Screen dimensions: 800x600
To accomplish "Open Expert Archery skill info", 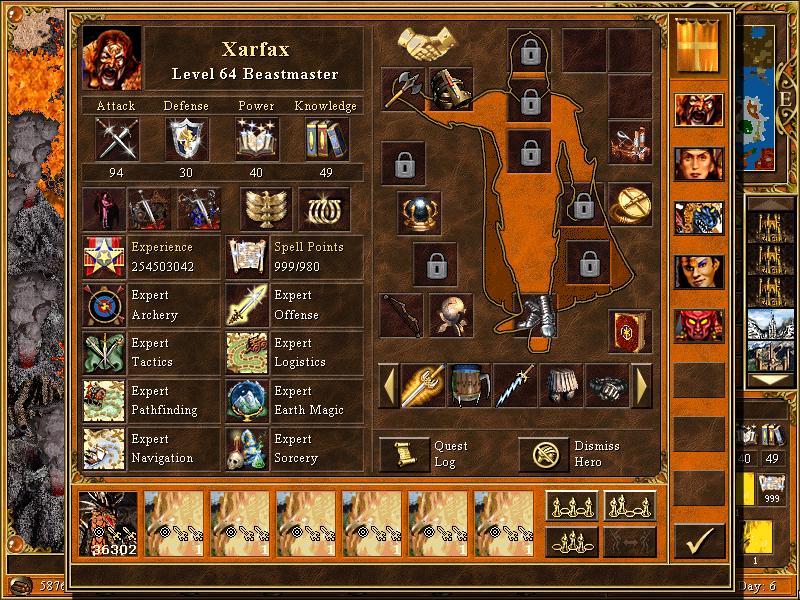I will tap(104, 305).
